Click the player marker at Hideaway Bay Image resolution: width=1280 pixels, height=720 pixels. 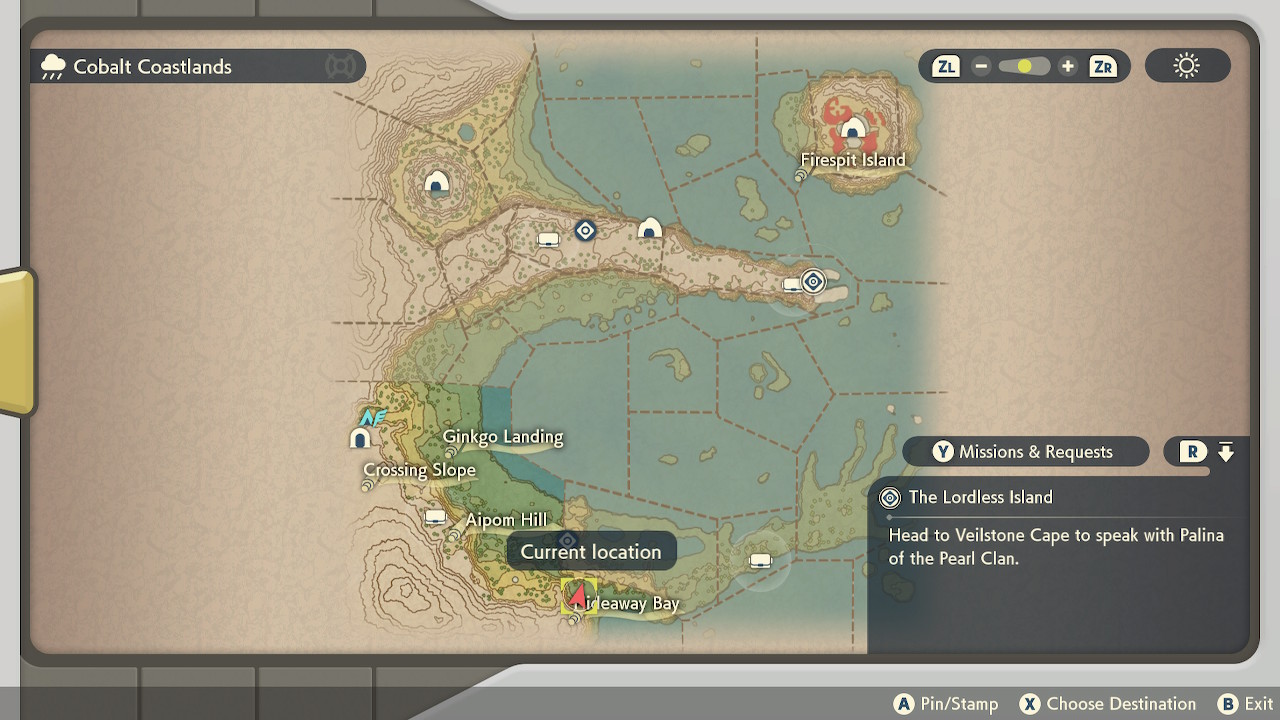click(578, 597)
